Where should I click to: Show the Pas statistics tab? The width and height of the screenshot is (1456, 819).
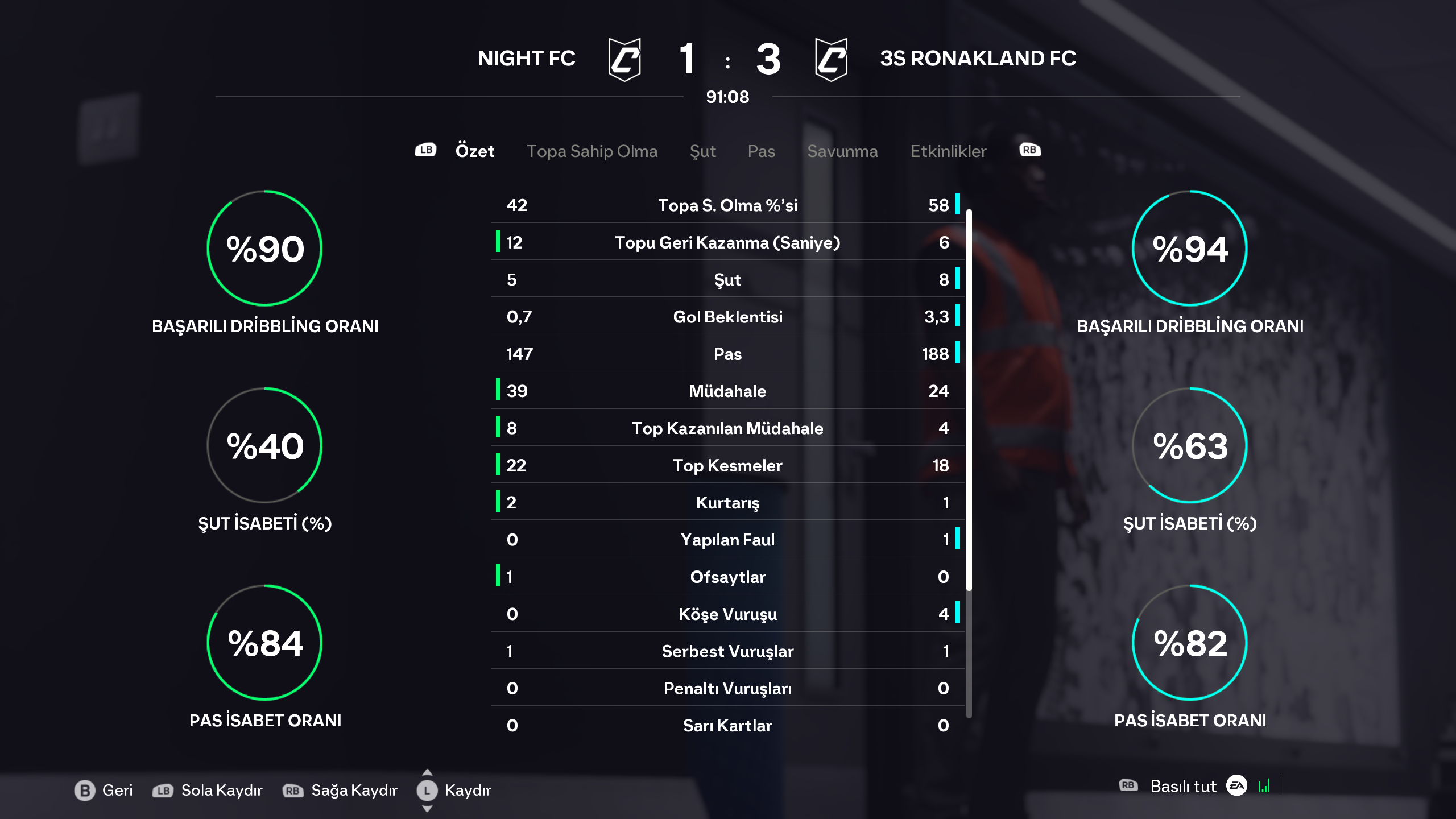coord(761,151)
